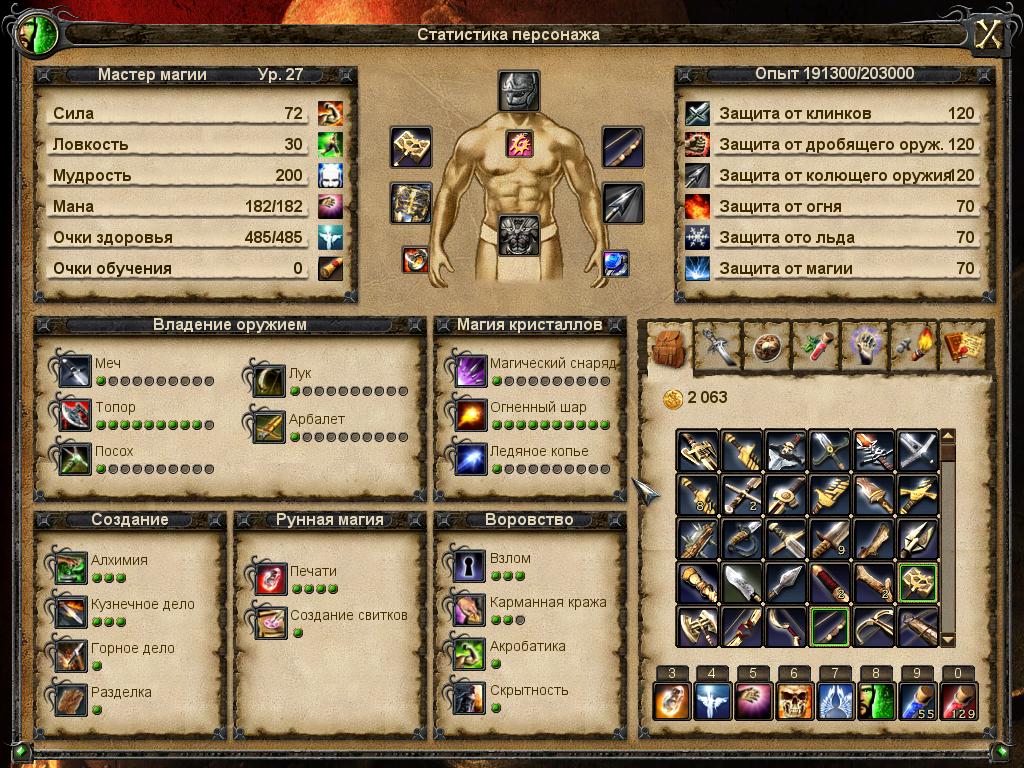This screenshot has width=1024, height=768.
Task: Click the inventory scrollbar down arrow
Action: pos(948,640)
